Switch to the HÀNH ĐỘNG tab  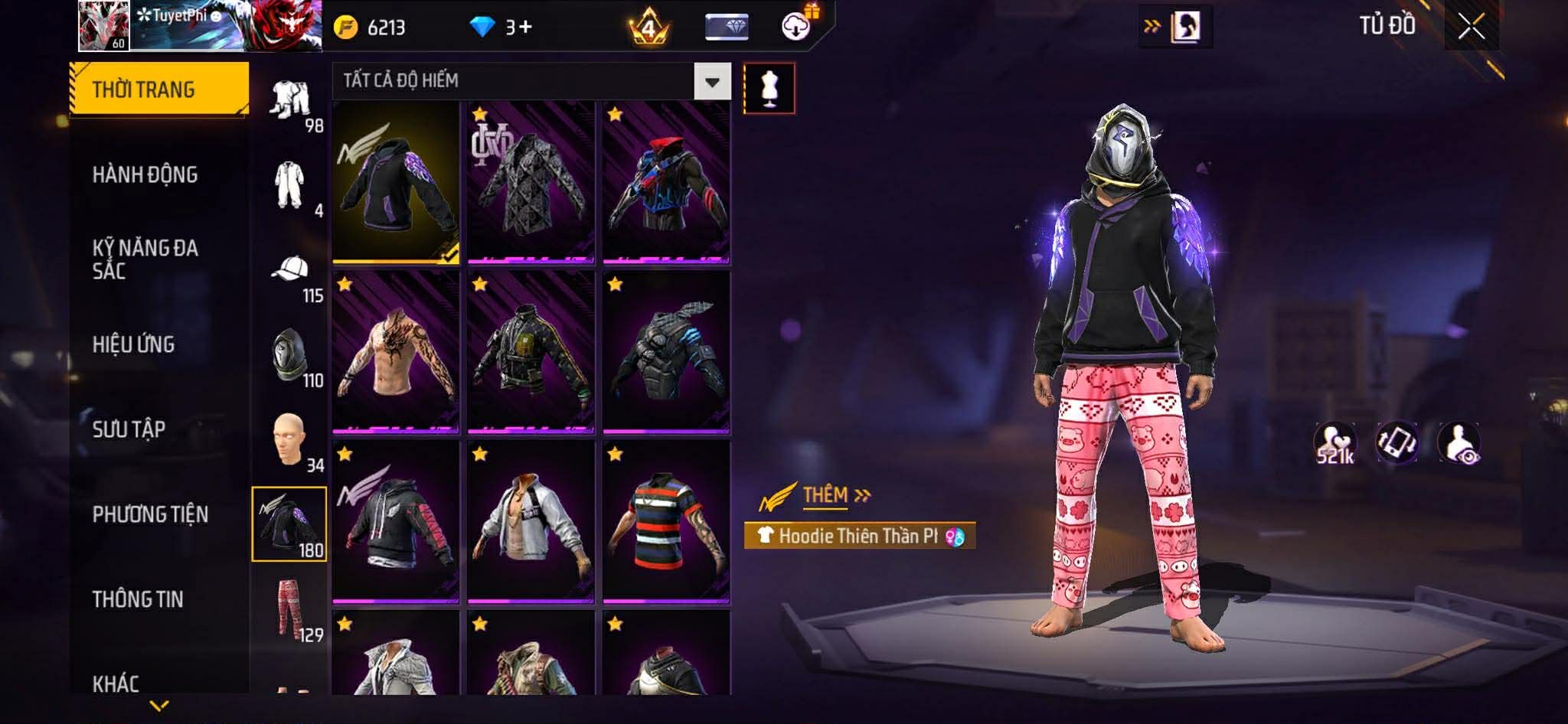point(145,174)
